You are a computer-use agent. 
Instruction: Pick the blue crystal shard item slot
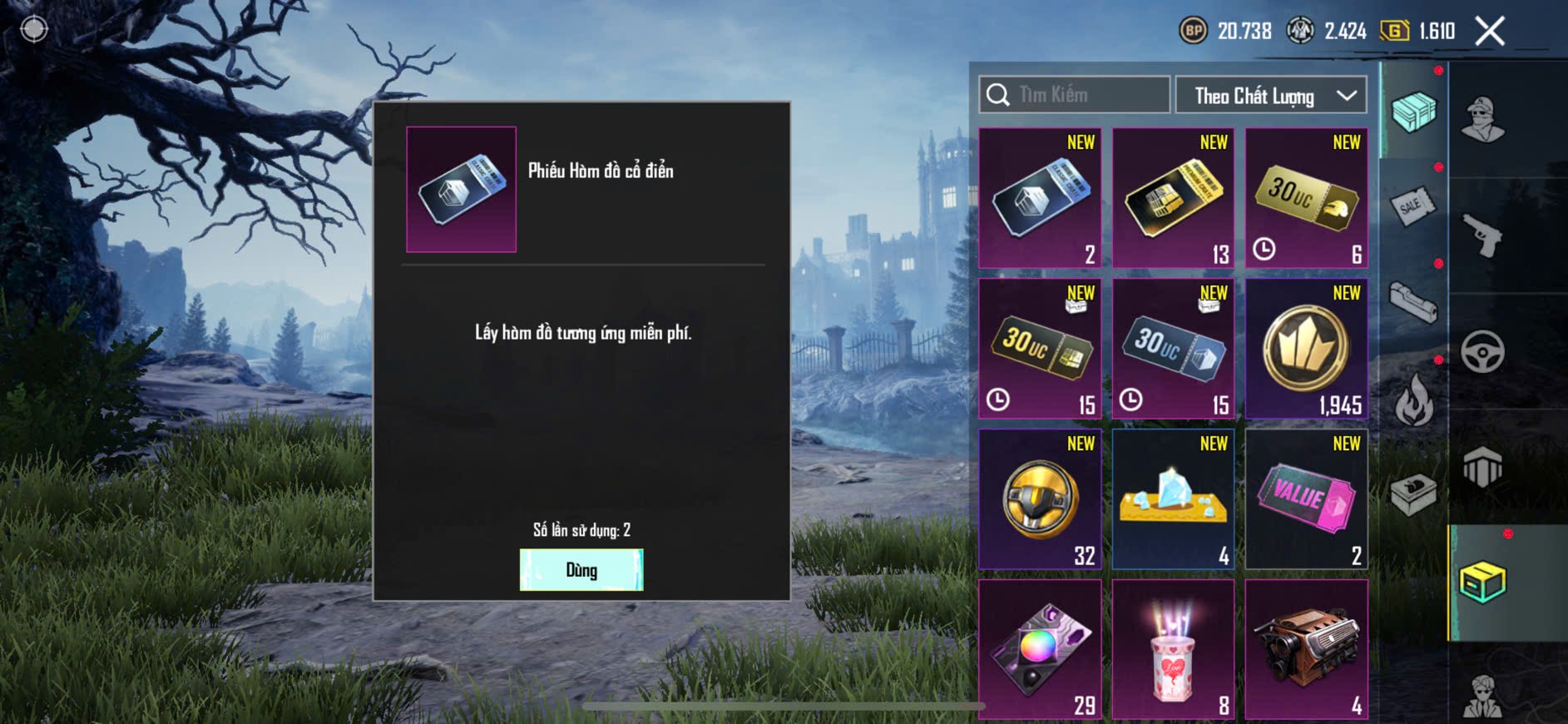point(1173,499)
